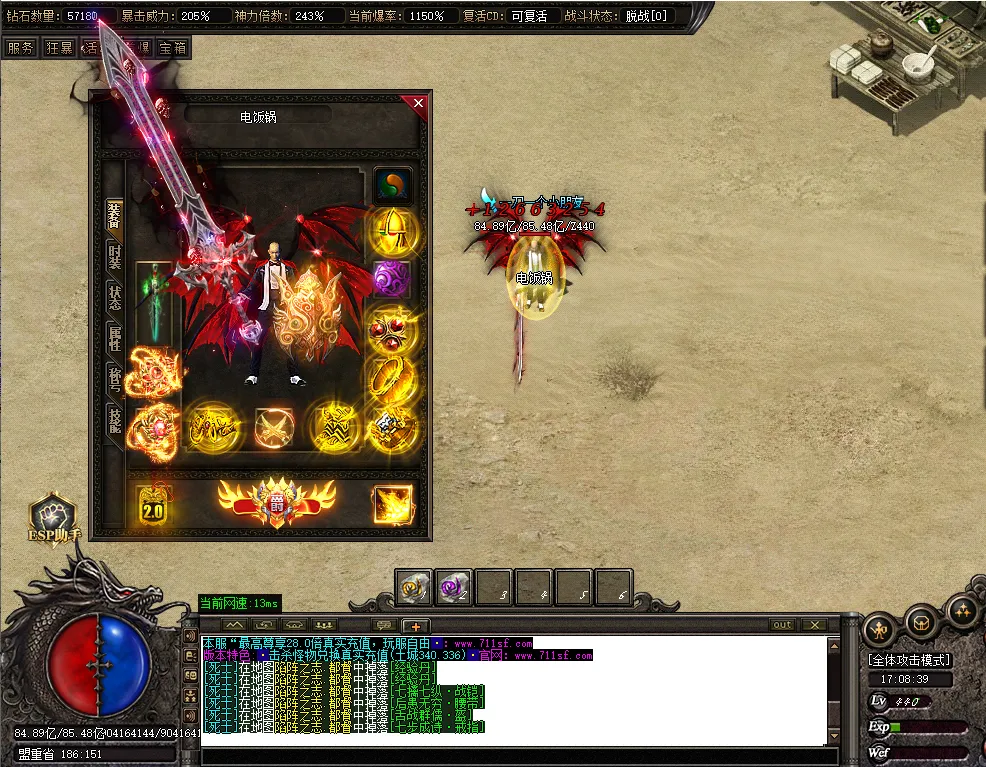The image size is (986, 767).
Task: Click the 狂暴 berserk button
Action: point(58,47)
